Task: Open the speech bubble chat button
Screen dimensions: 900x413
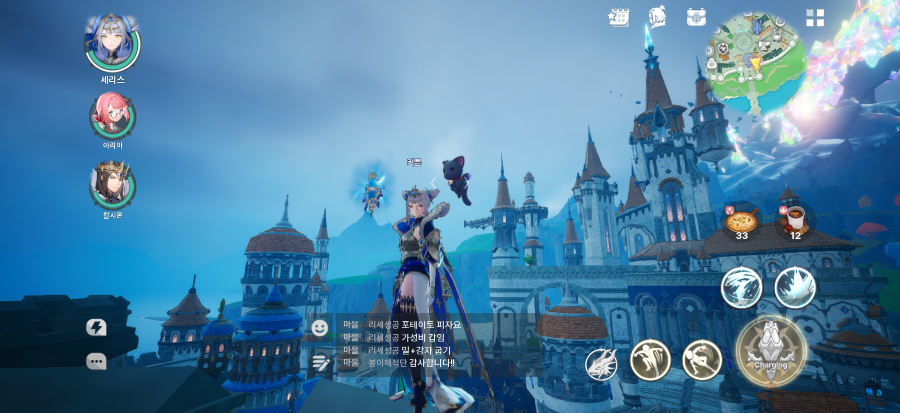Action: [97, 361]
